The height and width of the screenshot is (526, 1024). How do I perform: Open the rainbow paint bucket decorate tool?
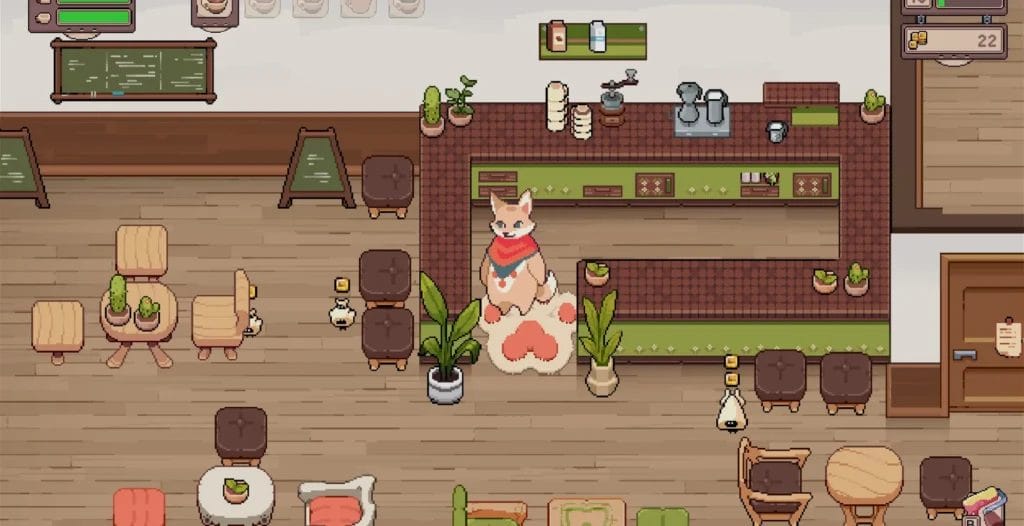click(x=983, y=507)
